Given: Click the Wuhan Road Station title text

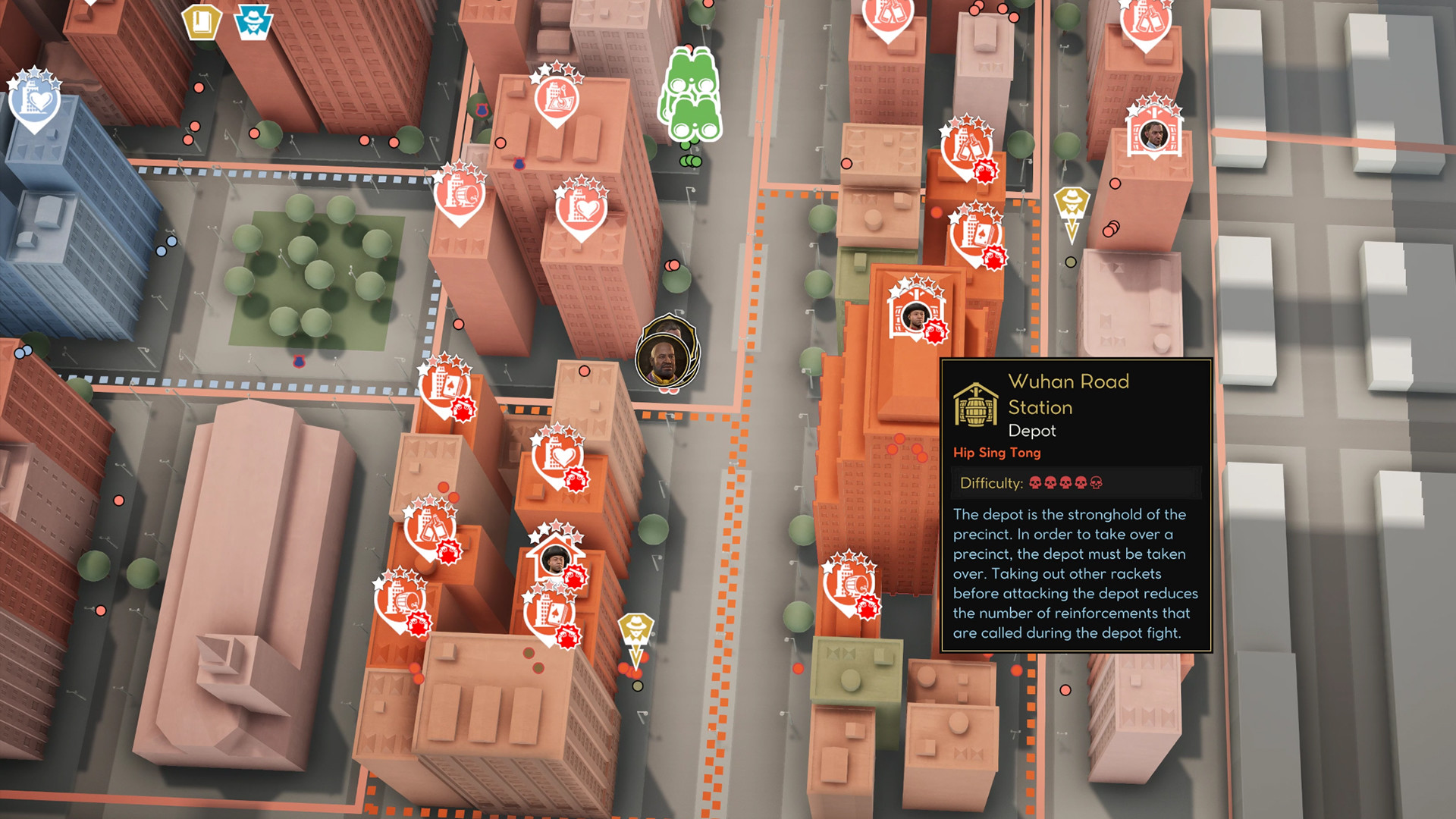Looking at the screenshot, I should coord(1068,383).
